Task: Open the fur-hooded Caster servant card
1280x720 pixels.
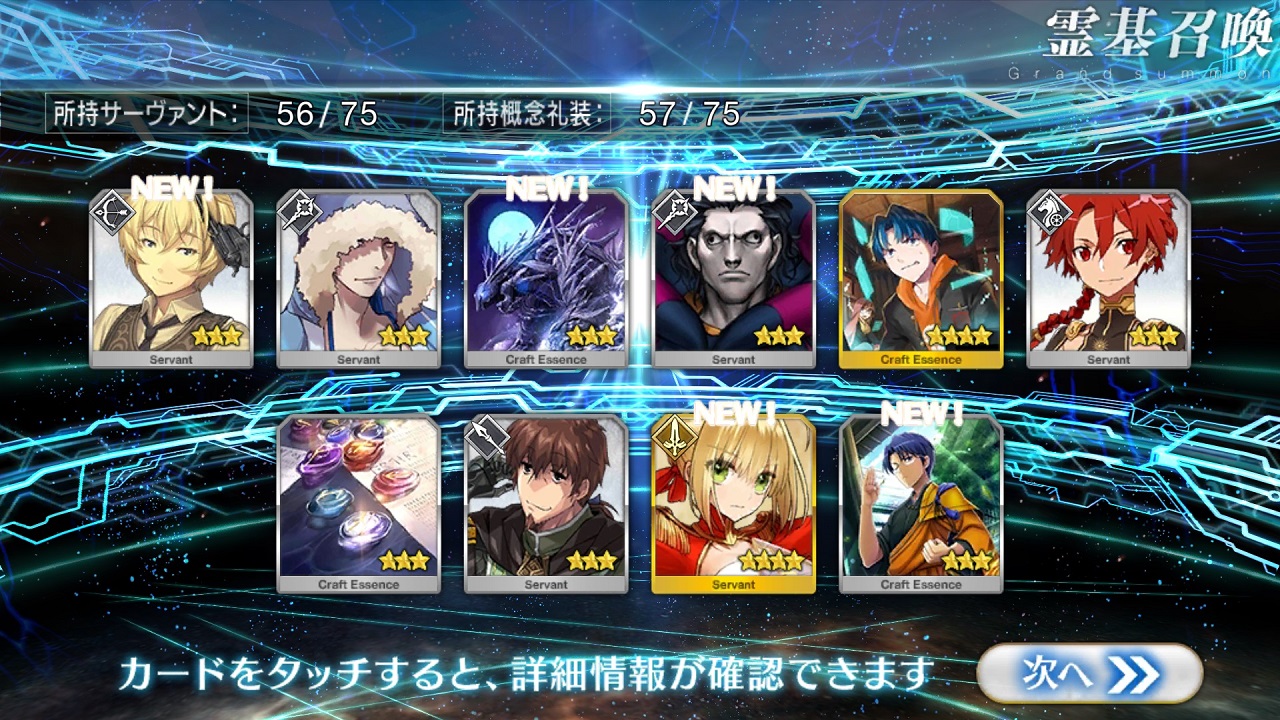Action: (358, 279)
